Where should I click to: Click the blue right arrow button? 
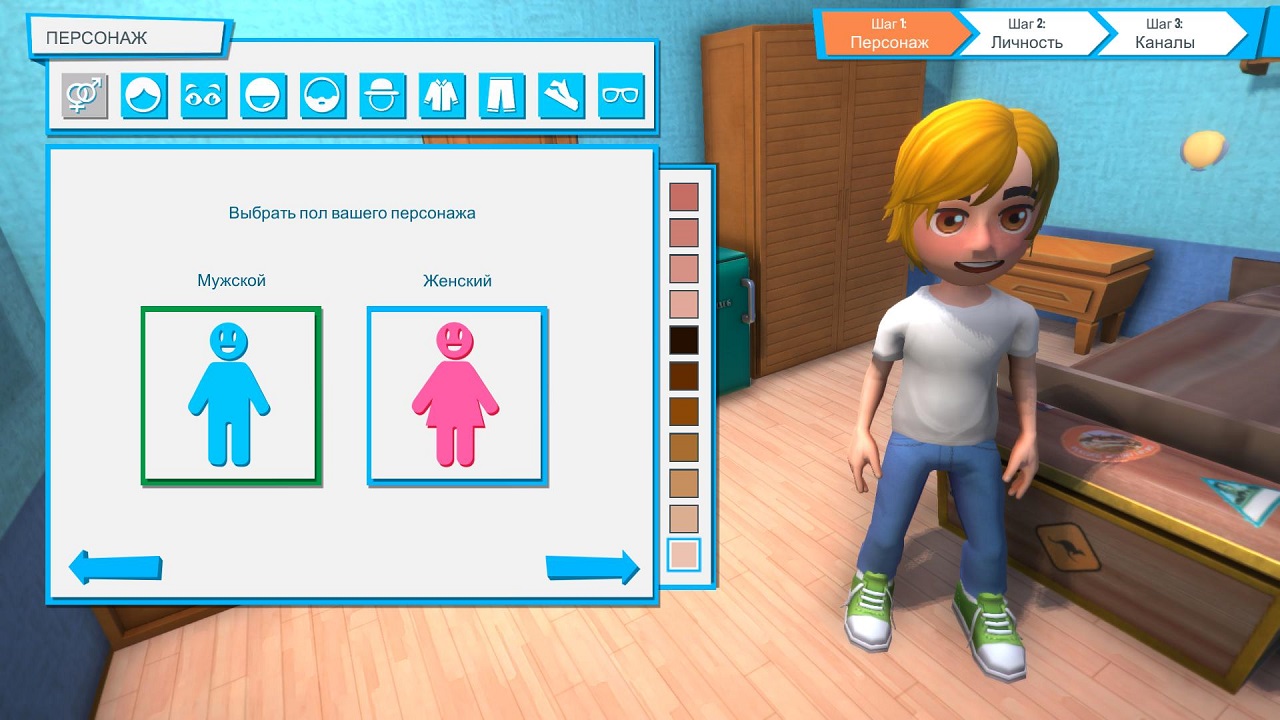(592, 567)
